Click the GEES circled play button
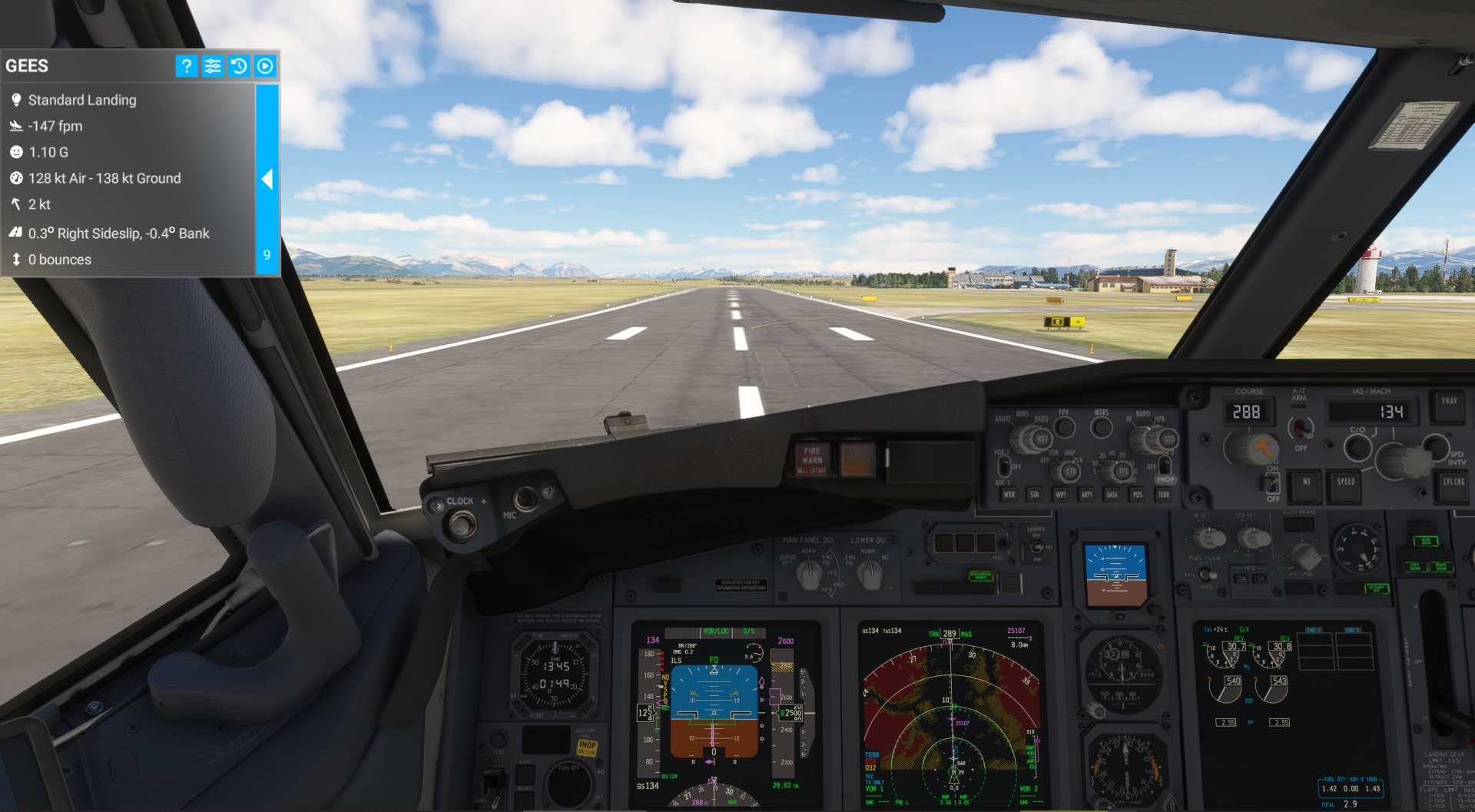This screenshot has height=812, width=1475. [x=265, y=66]
